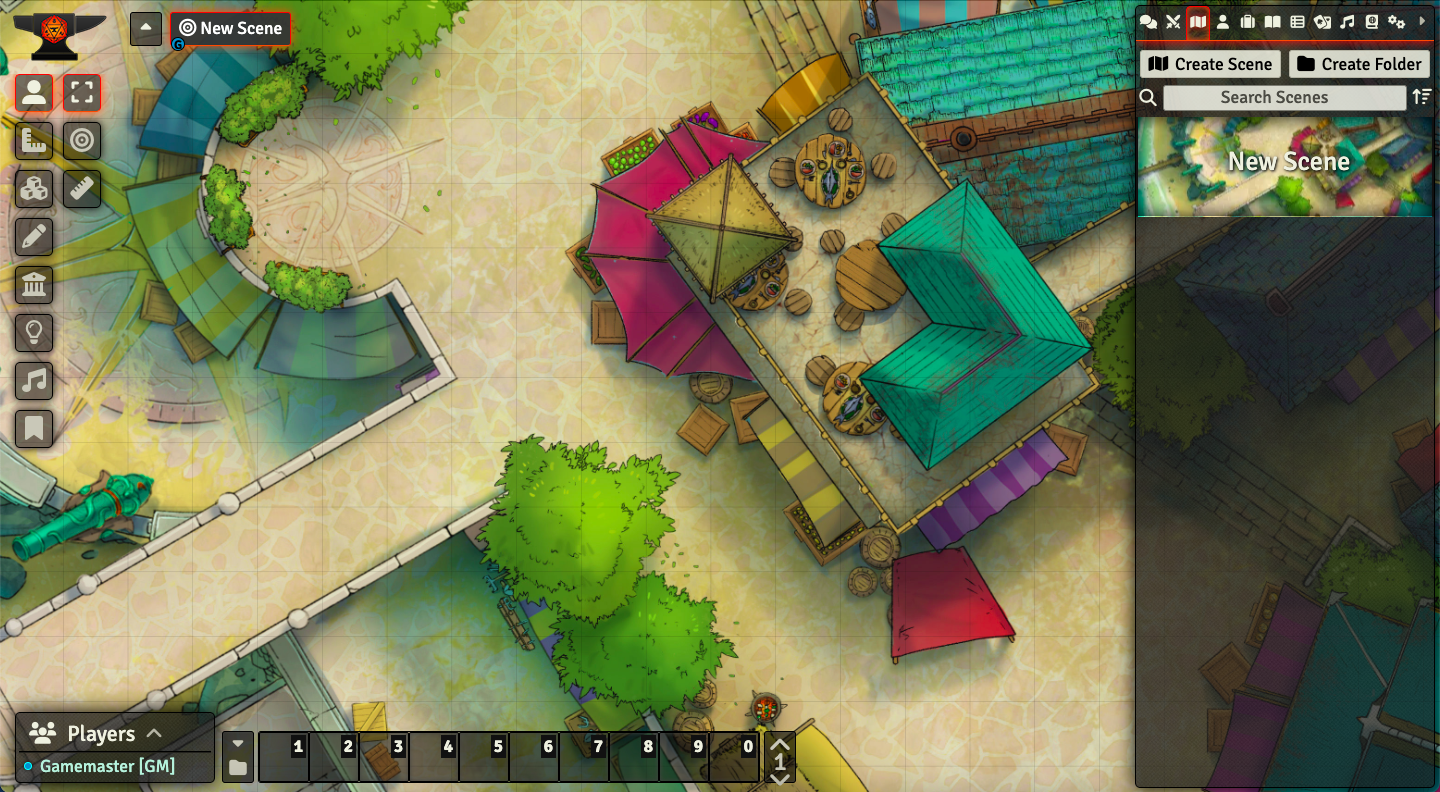Viewport: 1440px width, 792px height.
Task: Open the Ambient Sound Controls
Action: pos(34,381)
